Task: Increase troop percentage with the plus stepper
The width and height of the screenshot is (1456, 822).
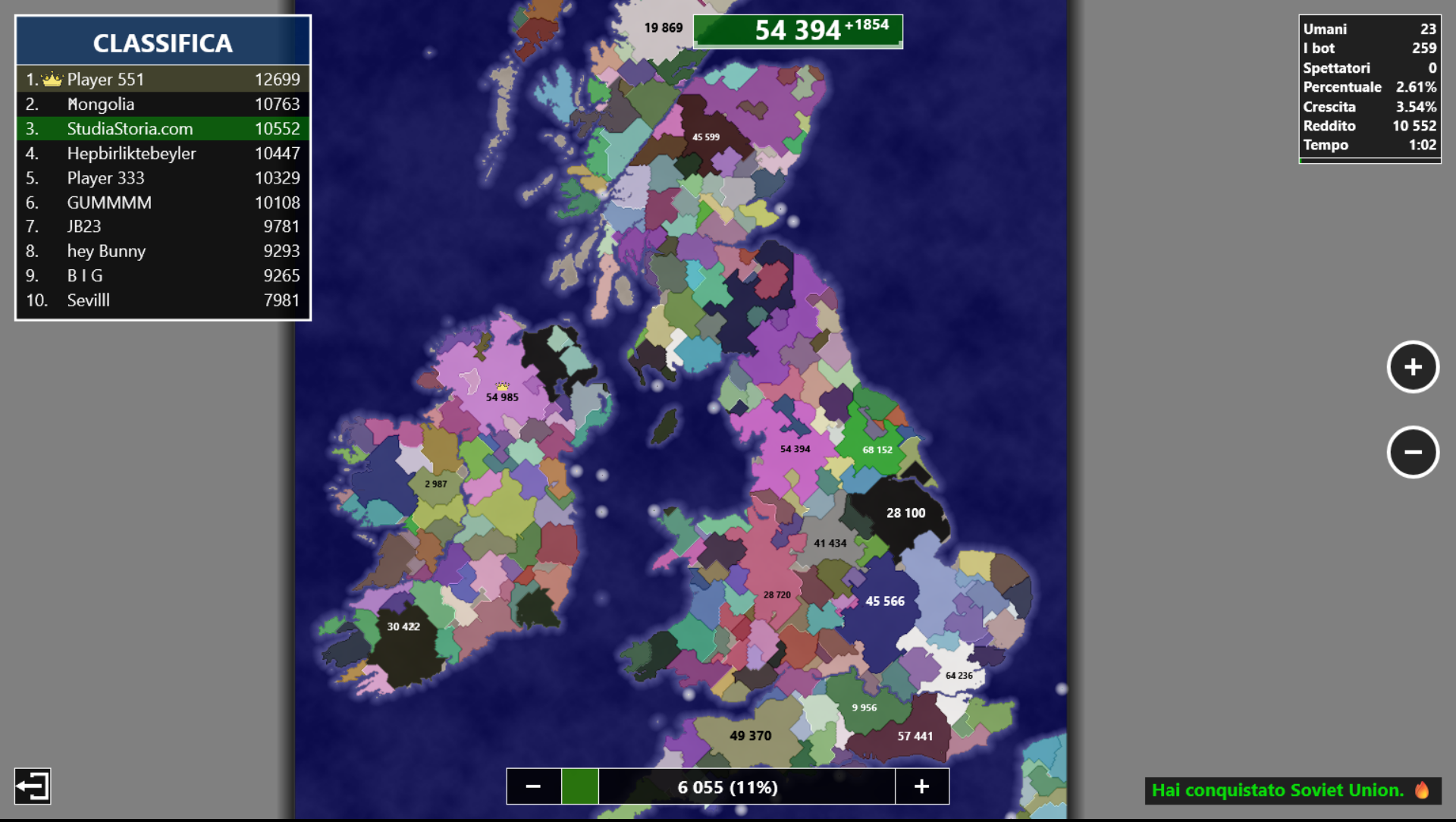Action: click(921, 786)
